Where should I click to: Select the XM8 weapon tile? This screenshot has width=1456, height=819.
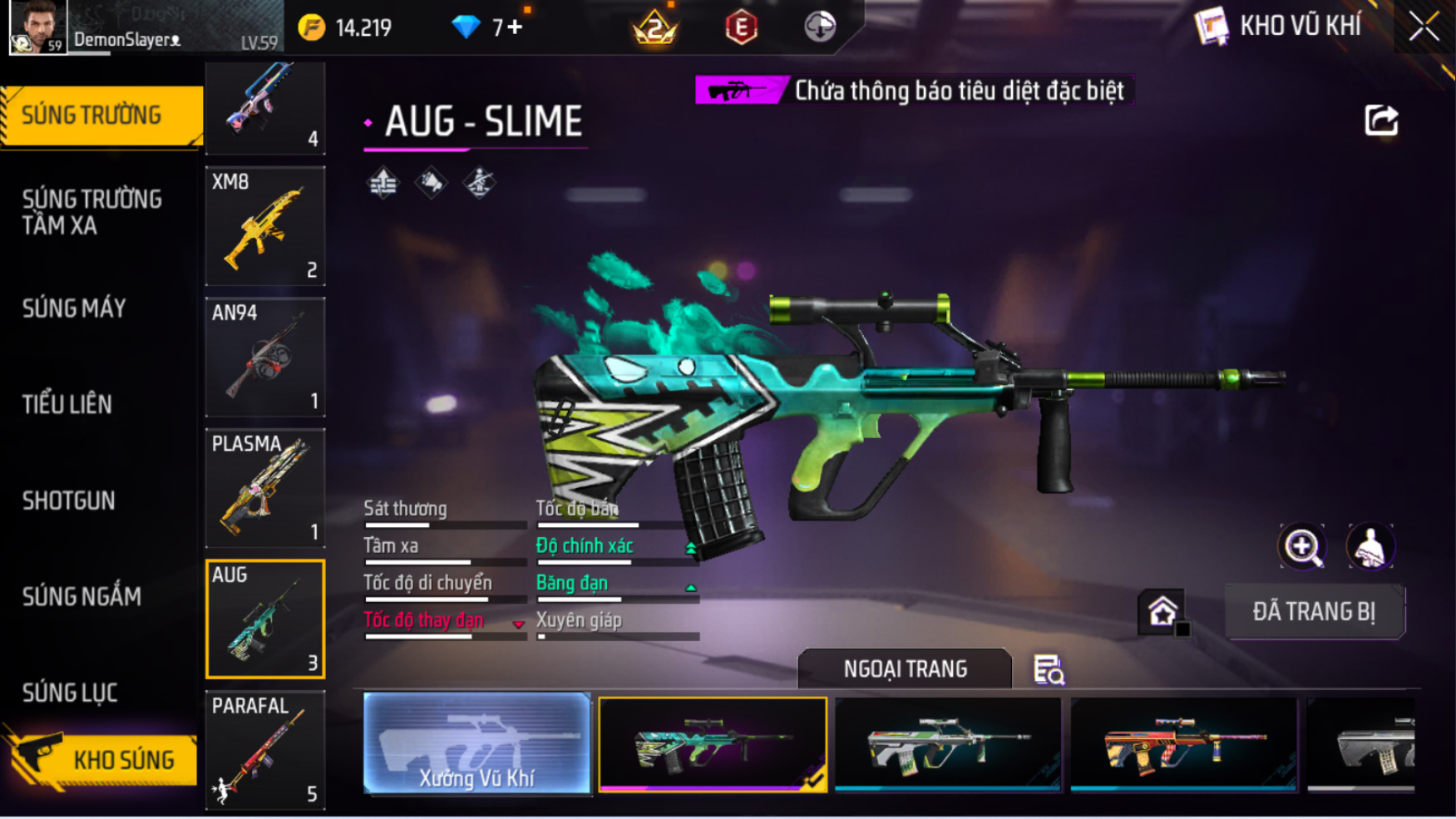(x=265, y=226)
